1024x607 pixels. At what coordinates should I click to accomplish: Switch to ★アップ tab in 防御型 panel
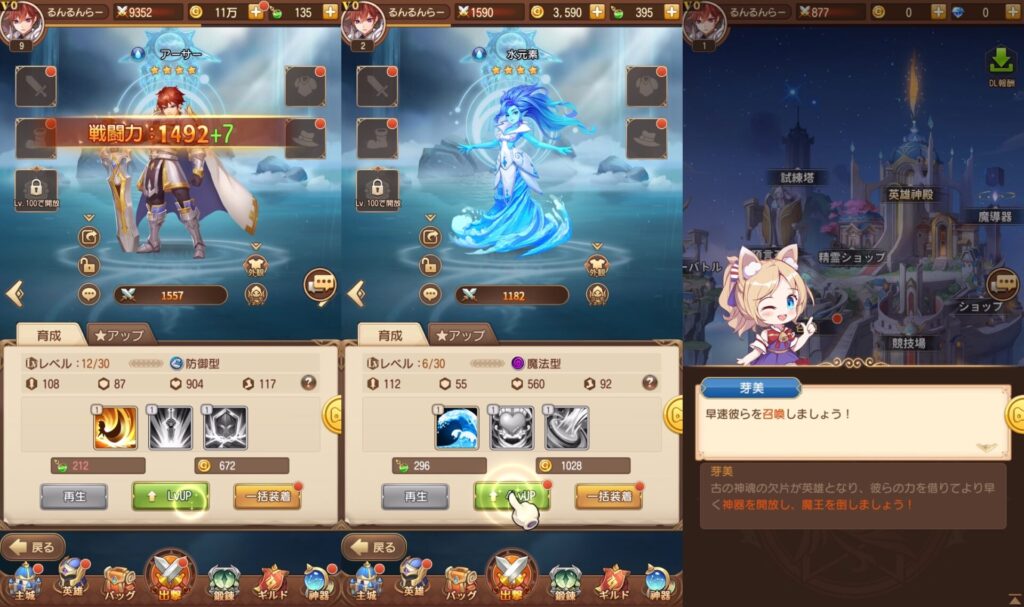click(119, 335)
